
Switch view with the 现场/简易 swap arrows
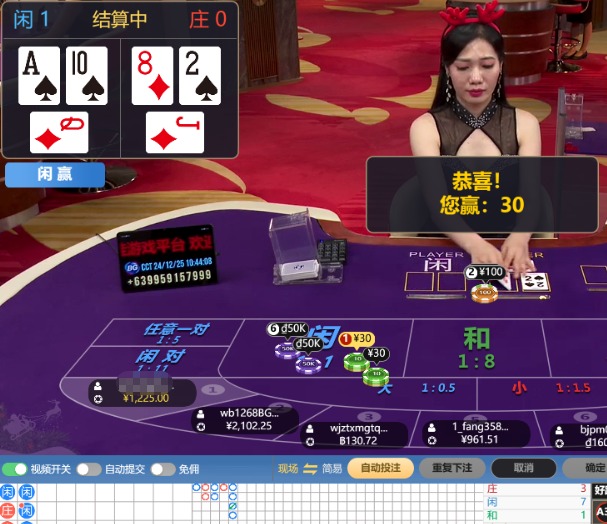click(x=310, y=469)
